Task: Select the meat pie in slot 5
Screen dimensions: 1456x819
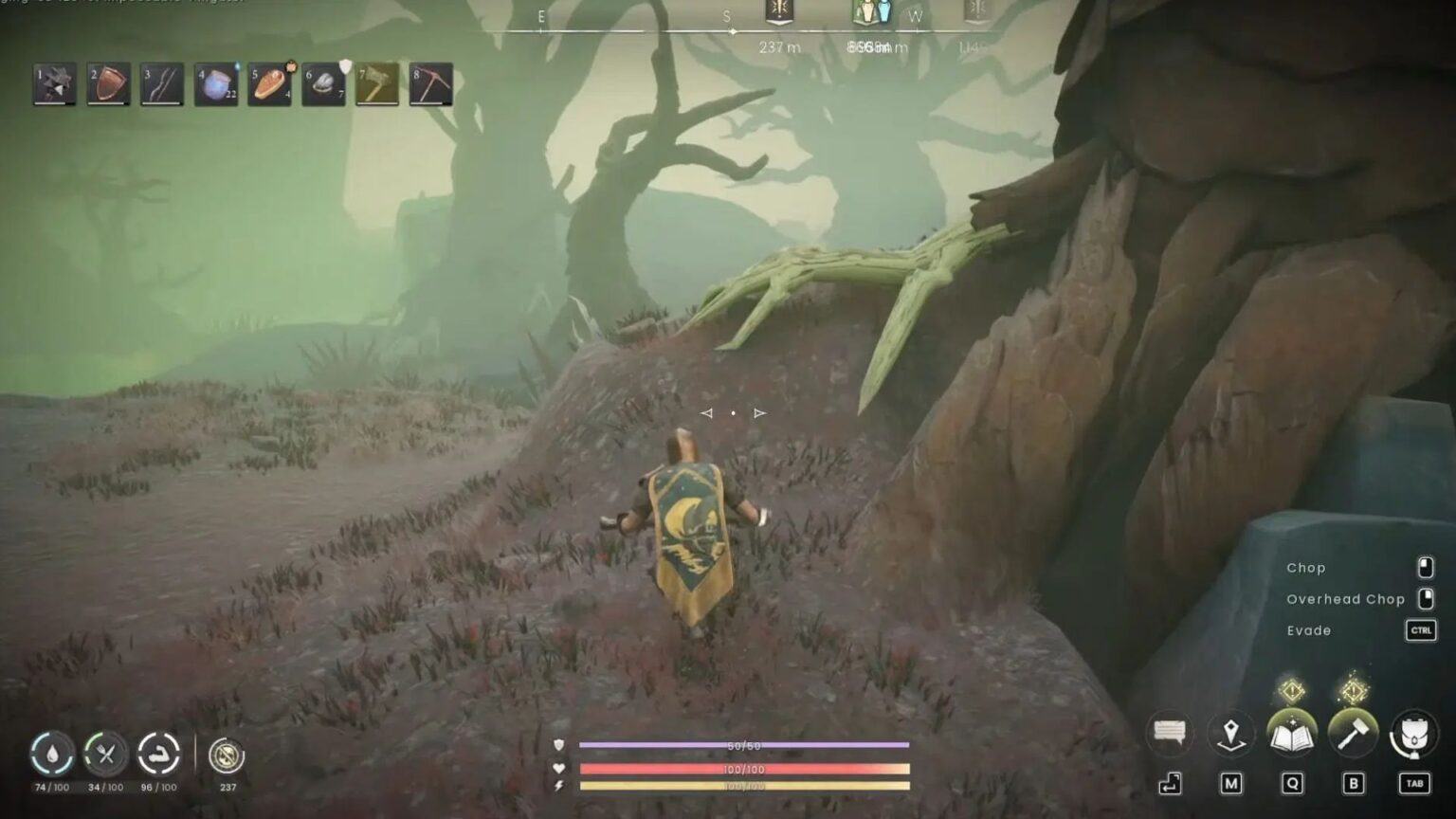Action: pyautogui.click(x=268, y=85)
